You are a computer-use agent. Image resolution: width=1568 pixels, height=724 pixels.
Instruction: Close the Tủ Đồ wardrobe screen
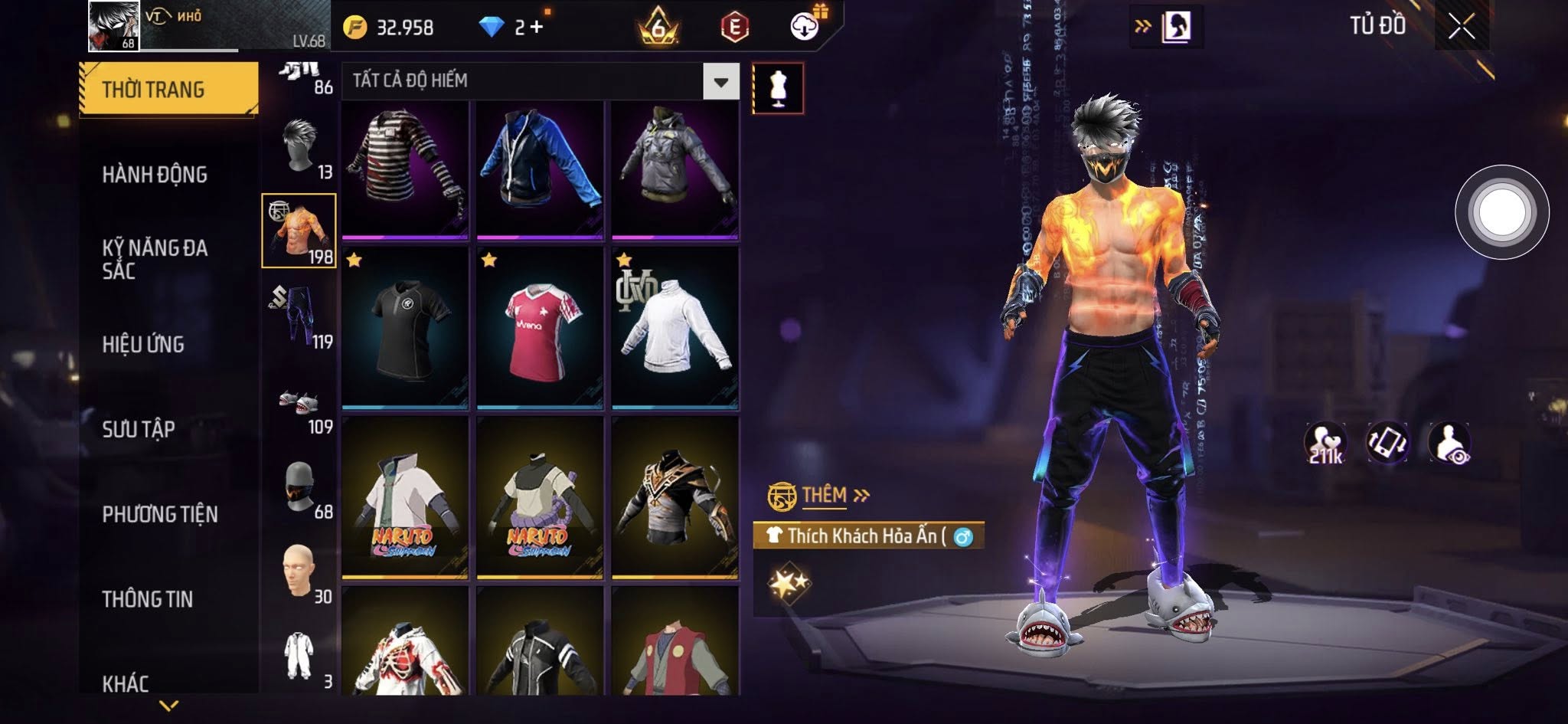tap(1461, 28)
